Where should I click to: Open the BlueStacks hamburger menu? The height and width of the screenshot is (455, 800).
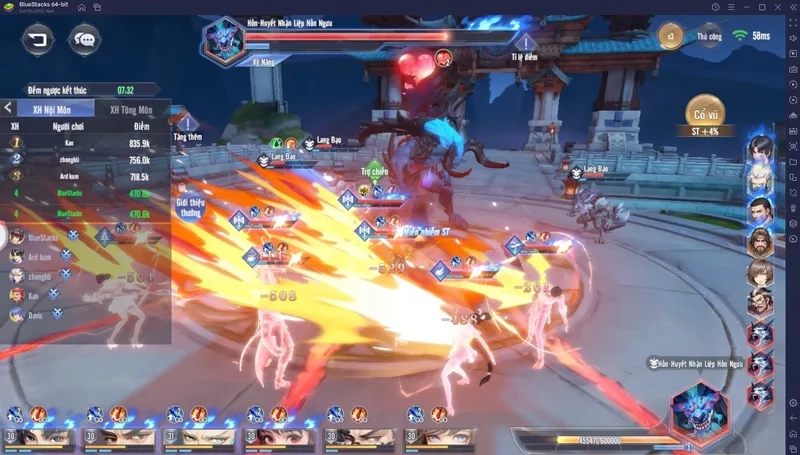pyautogui.click(x=732, y=7)
